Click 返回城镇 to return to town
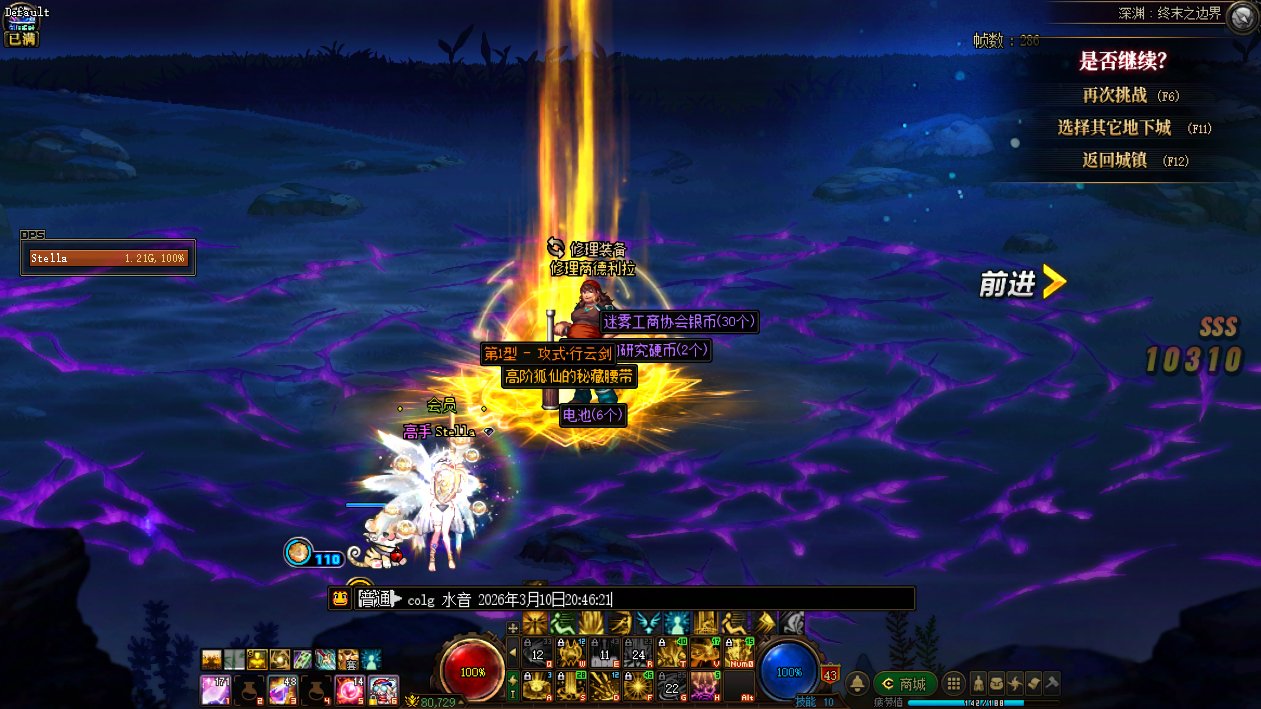Screen dimensions: 1261x709 [1114, 160]
